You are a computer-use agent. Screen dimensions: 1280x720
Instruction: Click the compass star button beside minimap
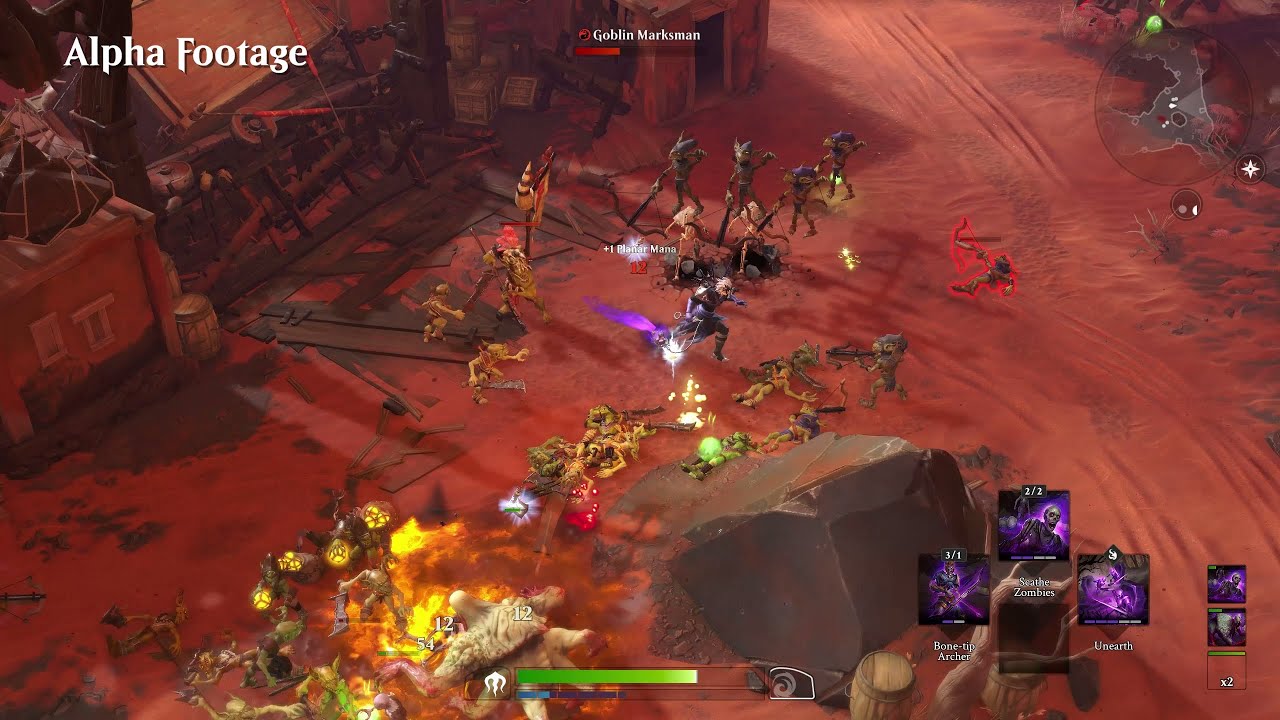[1250, 169]
